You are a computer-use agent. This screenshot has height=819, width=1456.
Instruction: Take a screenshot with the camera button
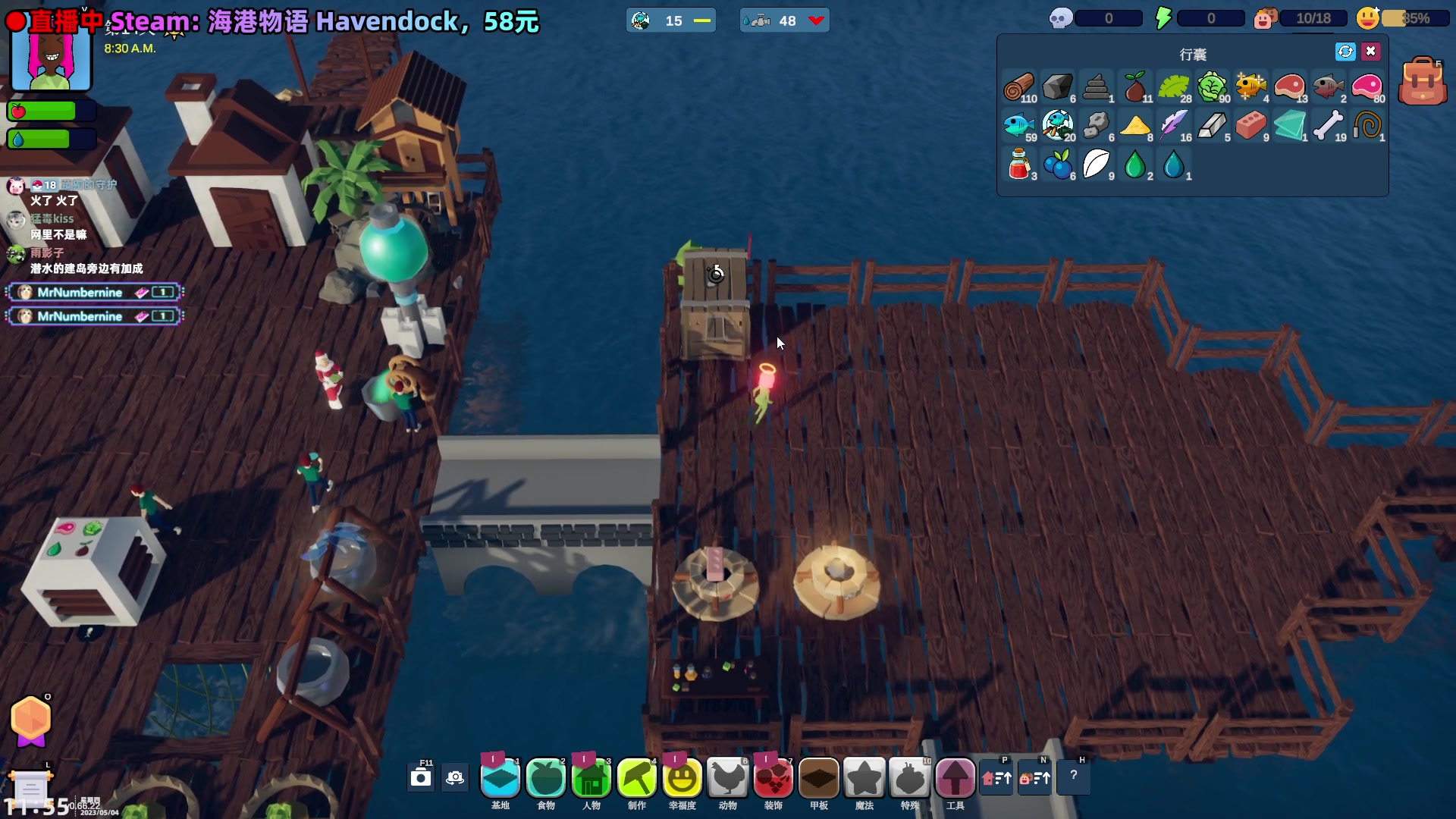[x=421, y=778]
